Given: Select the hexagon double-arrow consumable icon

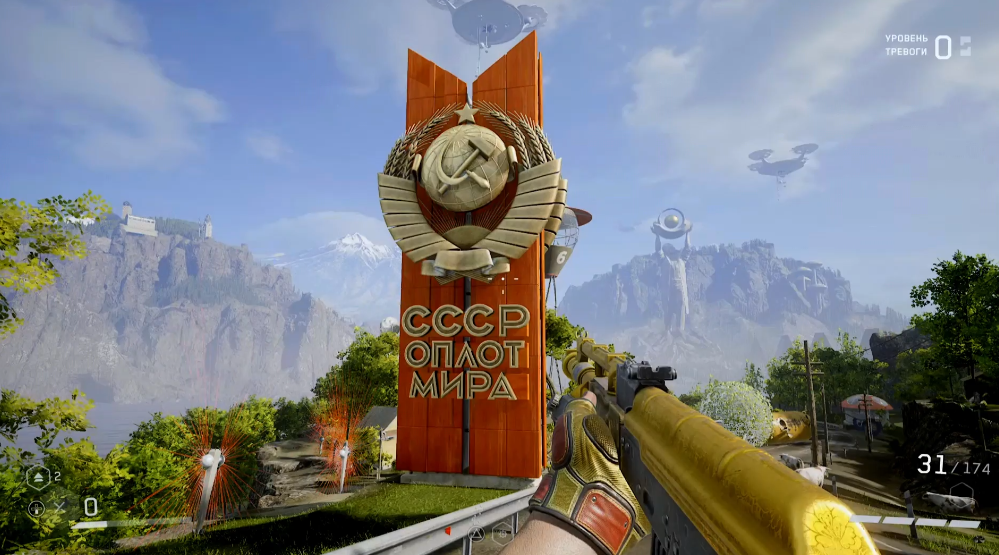Looking at the screenshot, I should (39, 477).
